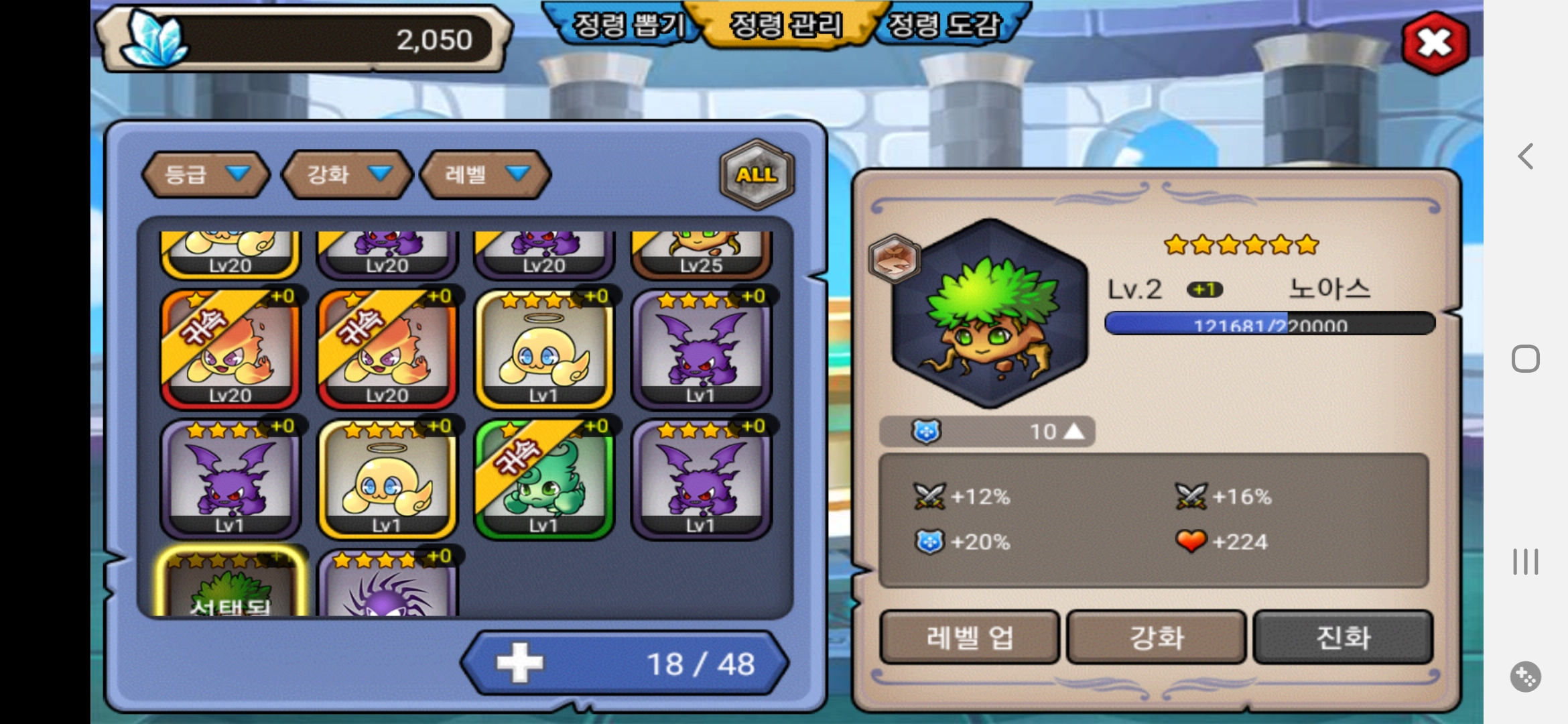Close the spirit screen with red X

pos(1435,43)
